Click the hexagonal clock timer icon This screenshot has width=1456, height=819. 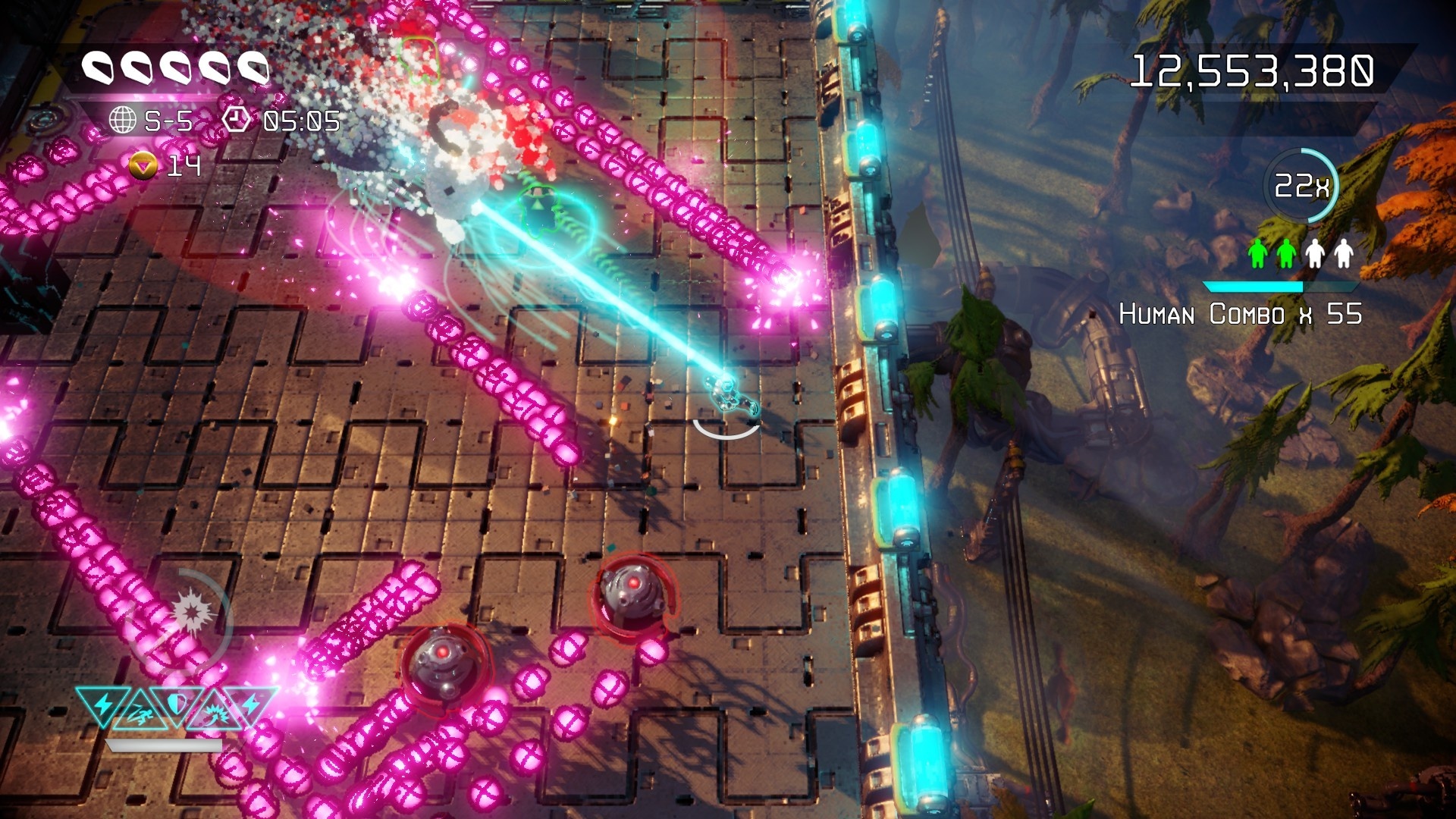click(x=237, y=119)
